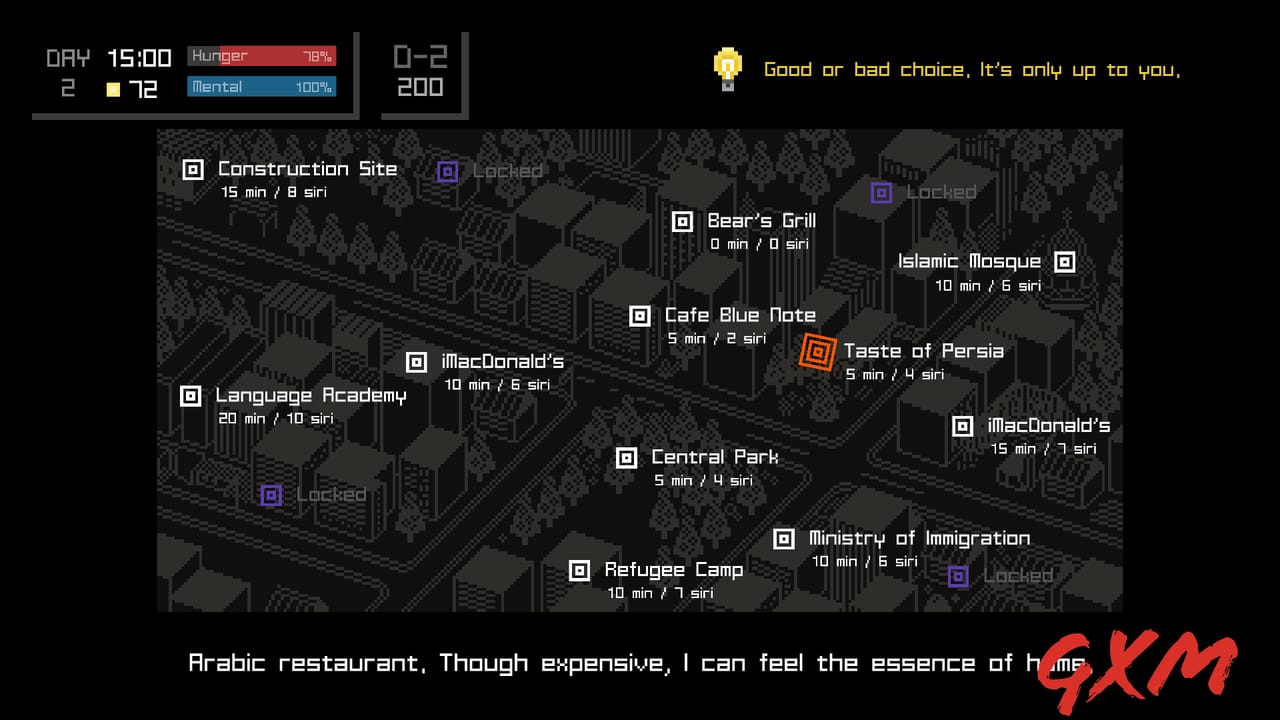The width and height of the screenshot is (1280, 720).
Task: Open the Ministry of Immigration location
Action: pos(782,538)
